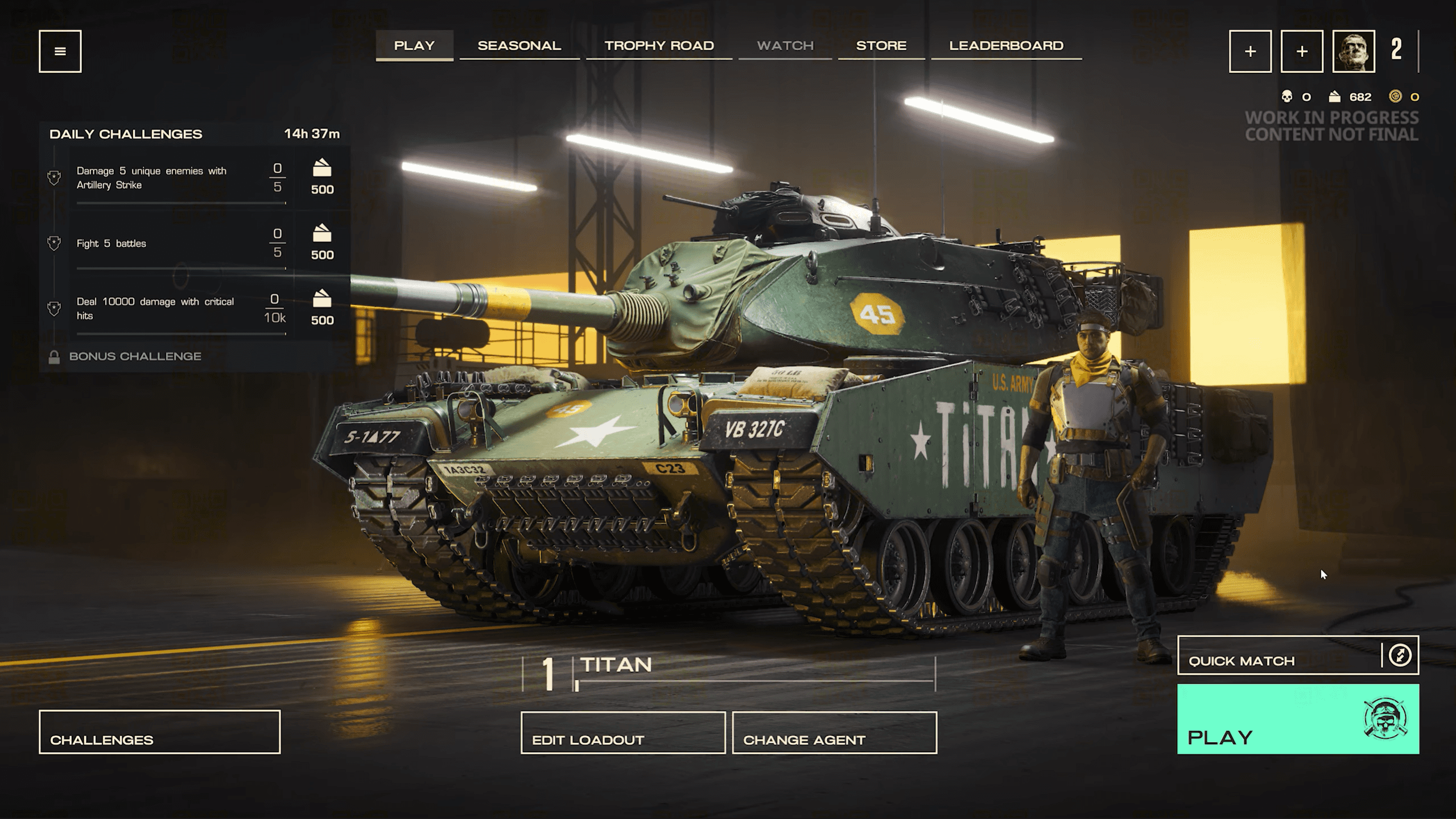Open the hamburger menu
1456x819 pixels.
pos(60,51)
